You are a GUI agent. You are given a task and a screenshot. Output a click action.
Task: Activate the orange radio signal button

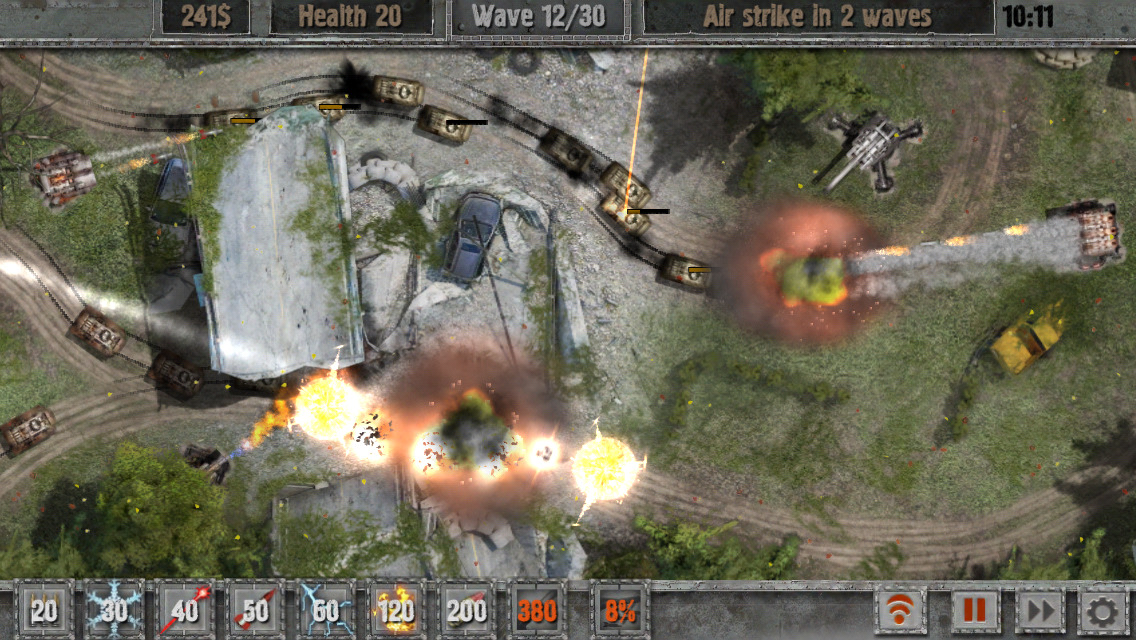coord(900,610)
